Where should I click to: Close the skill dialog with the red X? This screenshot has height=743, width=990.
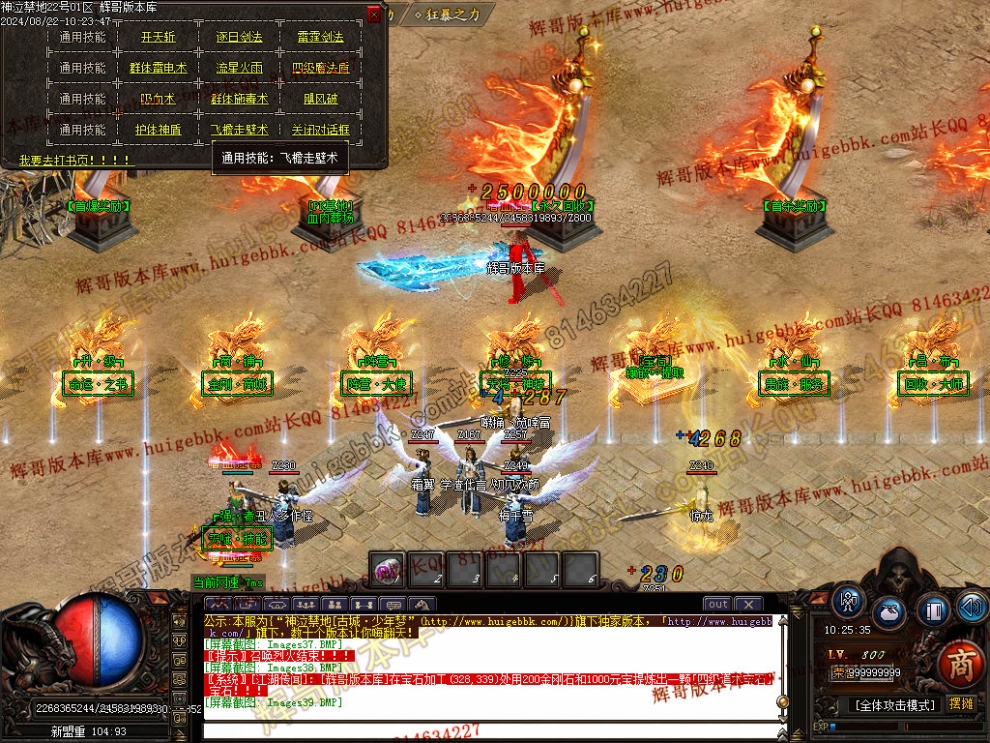tap(374, 15)
